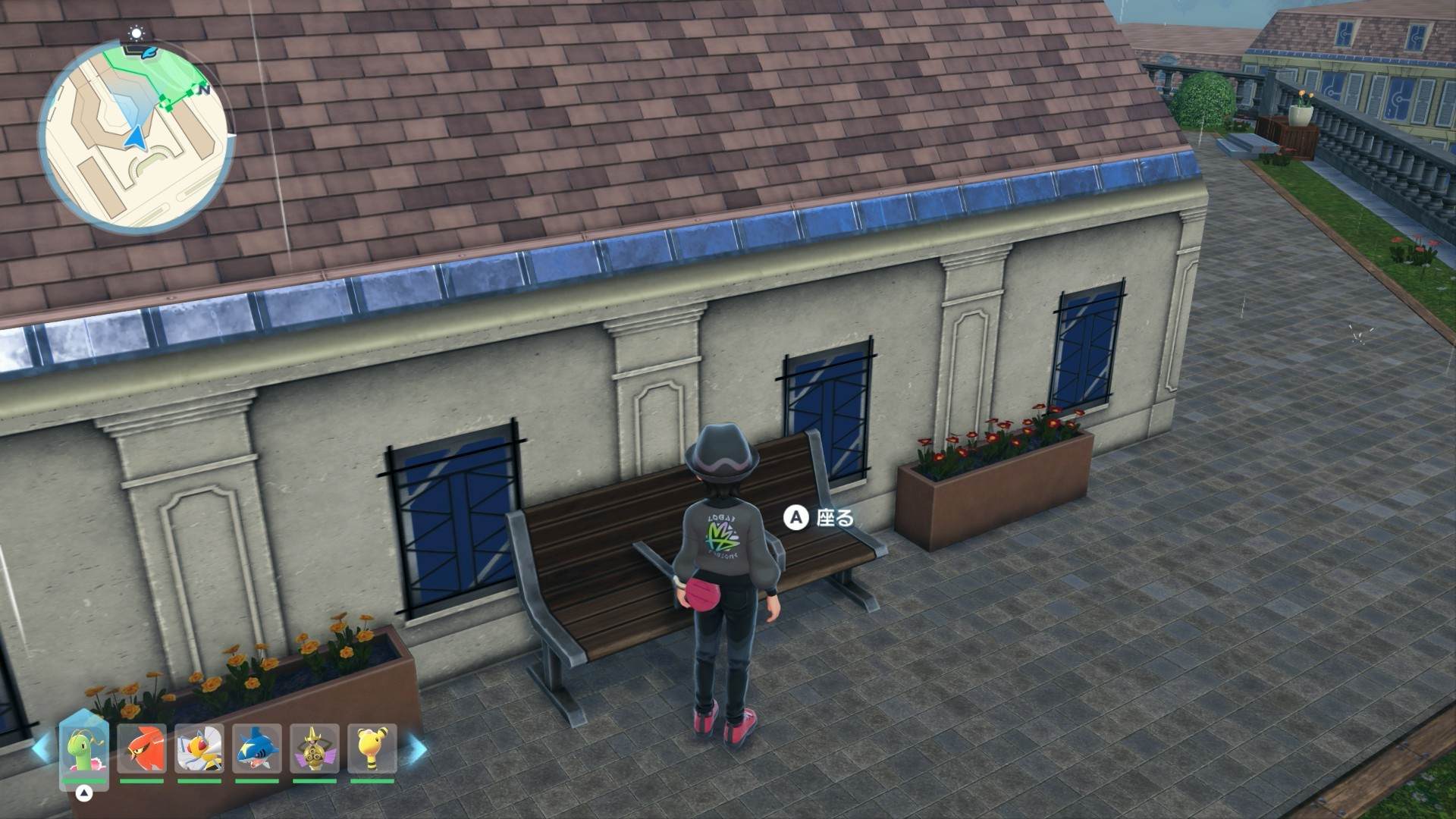Choose the Talonflame party slot
The height and width of the screenshot is (819, 1456).
[142, 749]
